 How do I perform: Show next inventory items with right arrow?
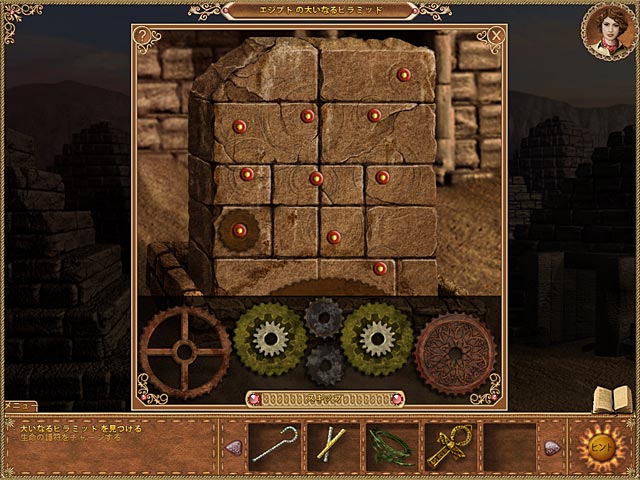tap(552, 447)
